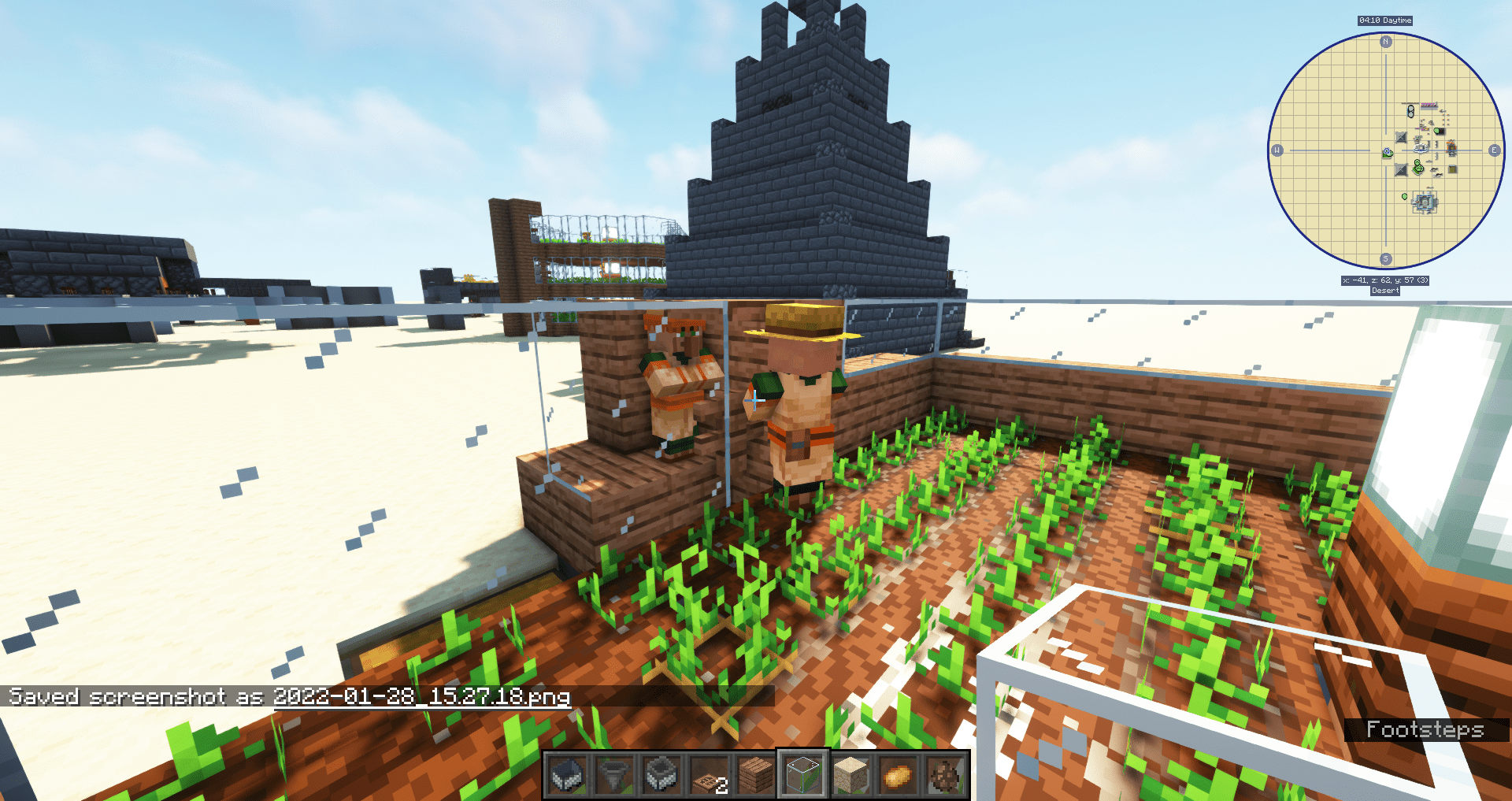Click the coordinates readout below the minimap
The image size is (1512, 801).
[1385, 280]
